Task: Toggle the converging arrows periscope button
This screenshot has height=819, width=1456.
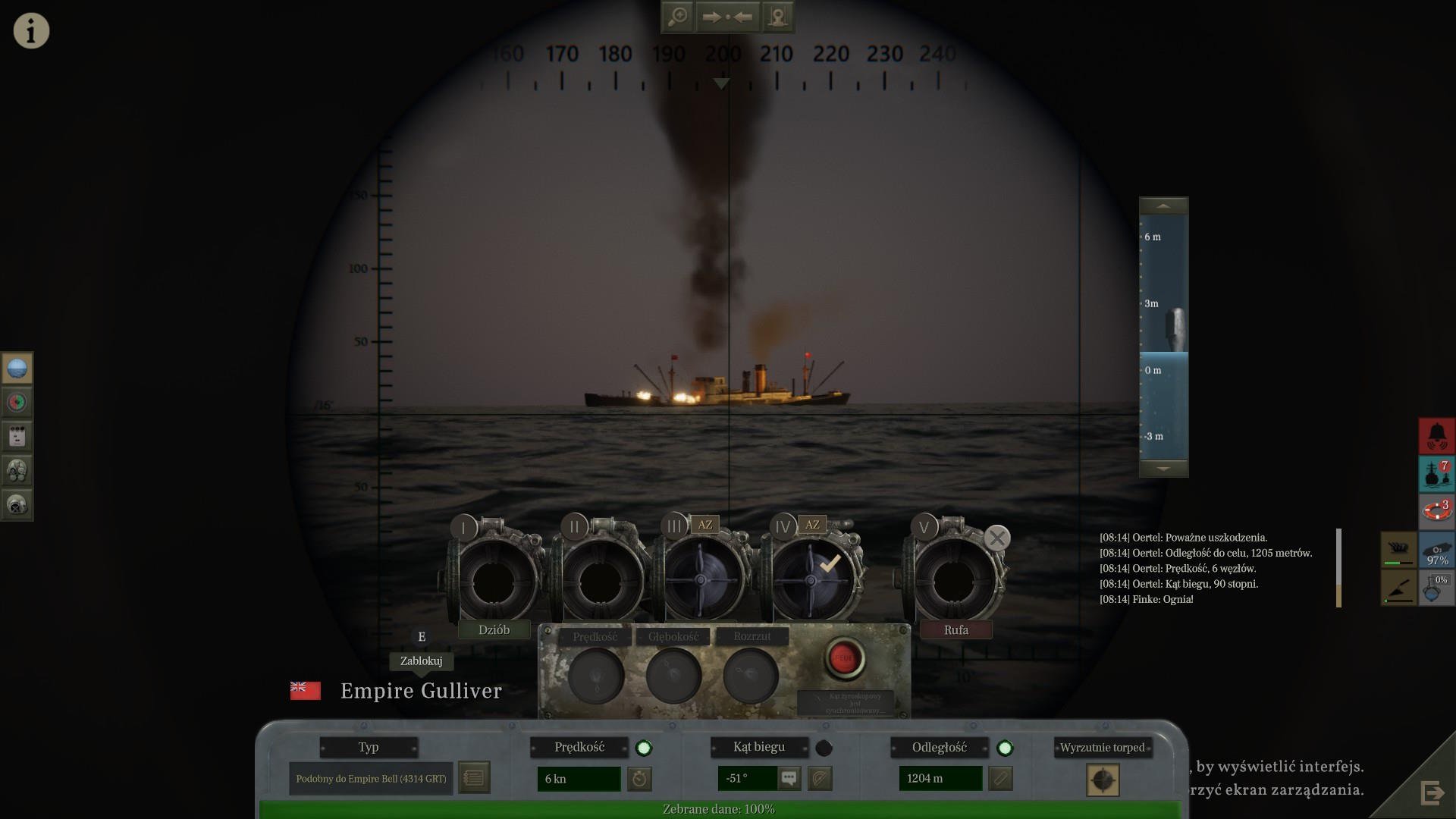Action: pos(727,17)
